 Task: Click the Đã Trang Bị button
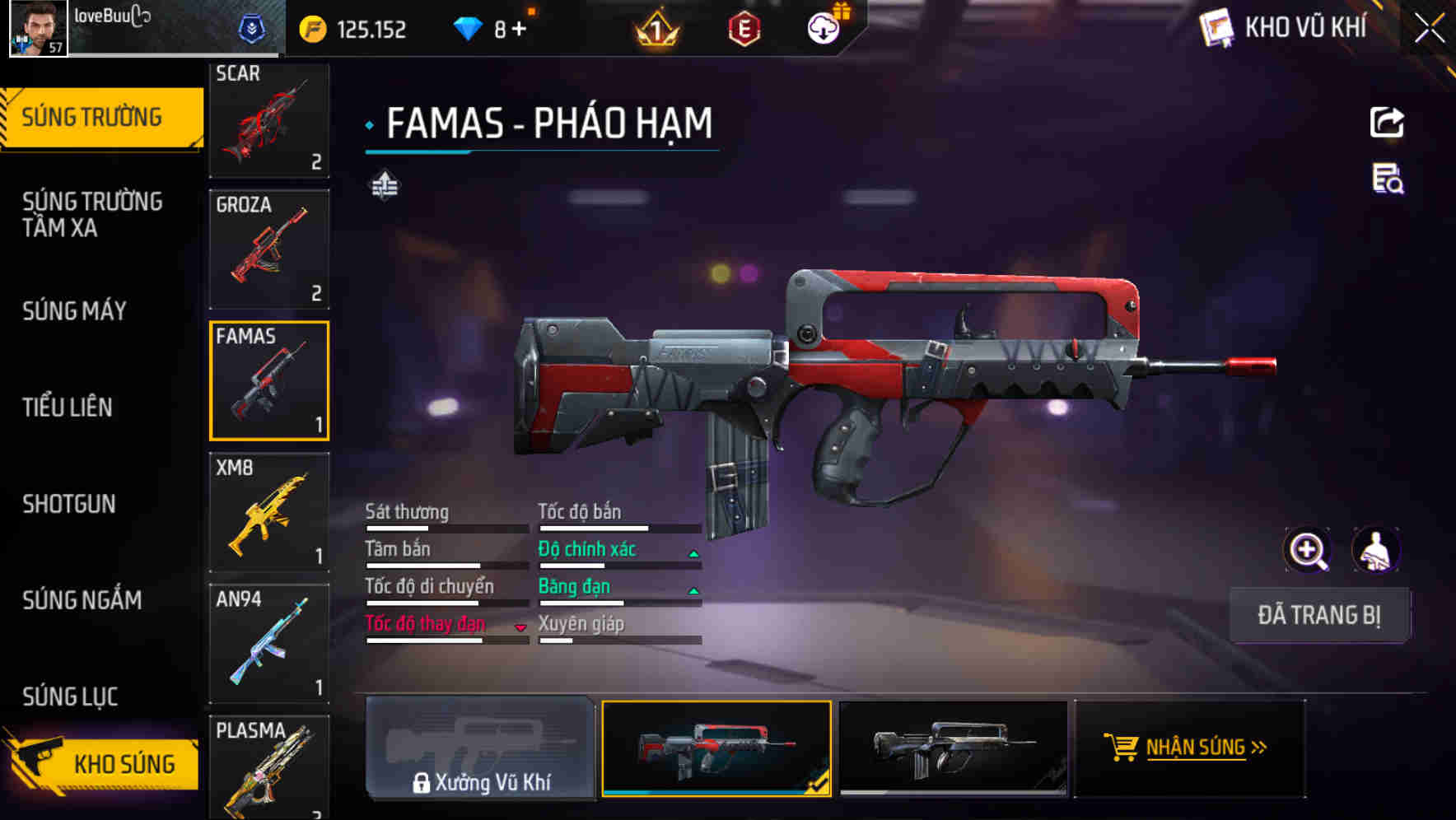click(x=1318, y=615)
